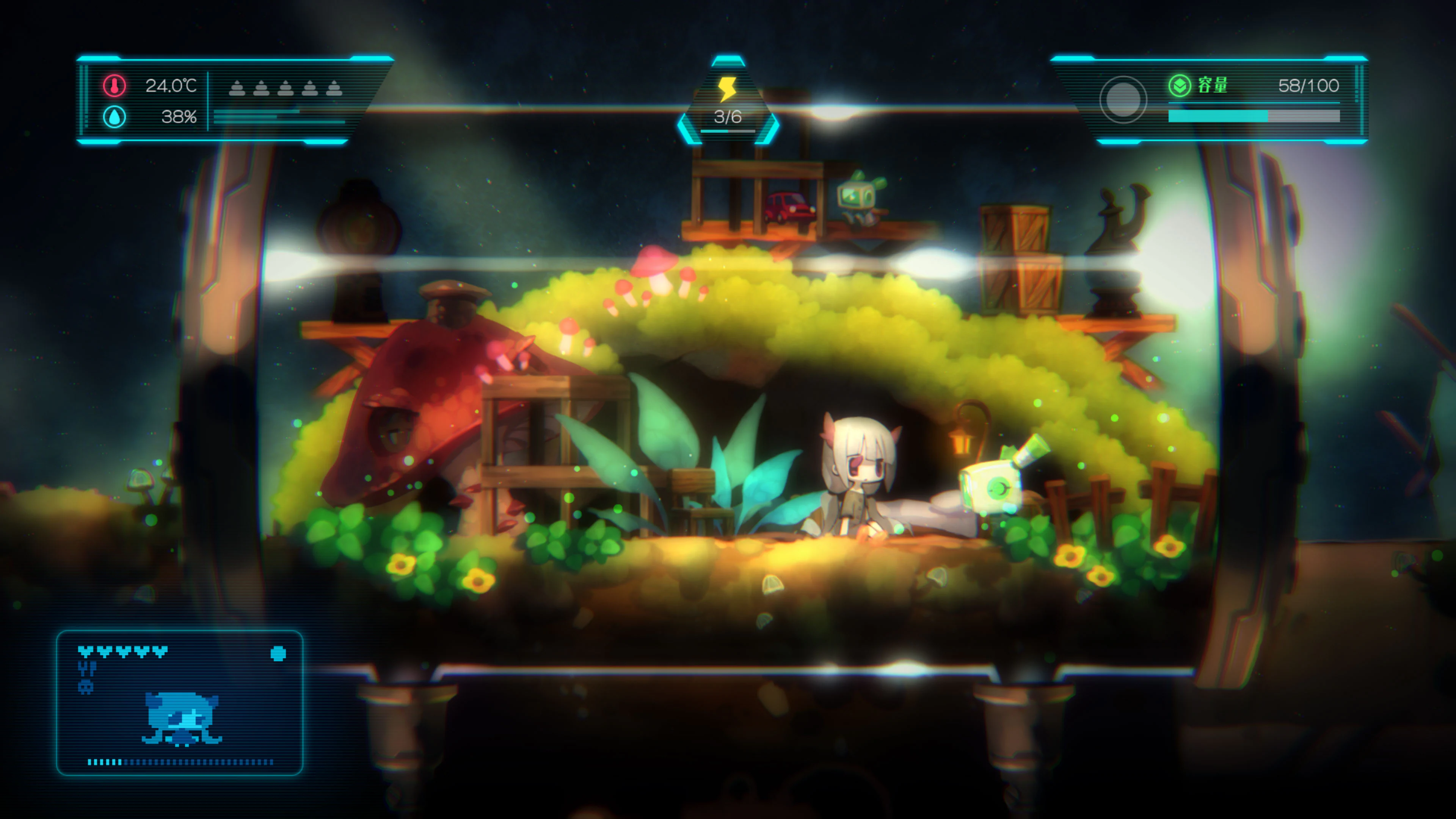The image size is (1456, 819).
Task: Open the 38% humidity readout
Action: click(x=180, y=118)
